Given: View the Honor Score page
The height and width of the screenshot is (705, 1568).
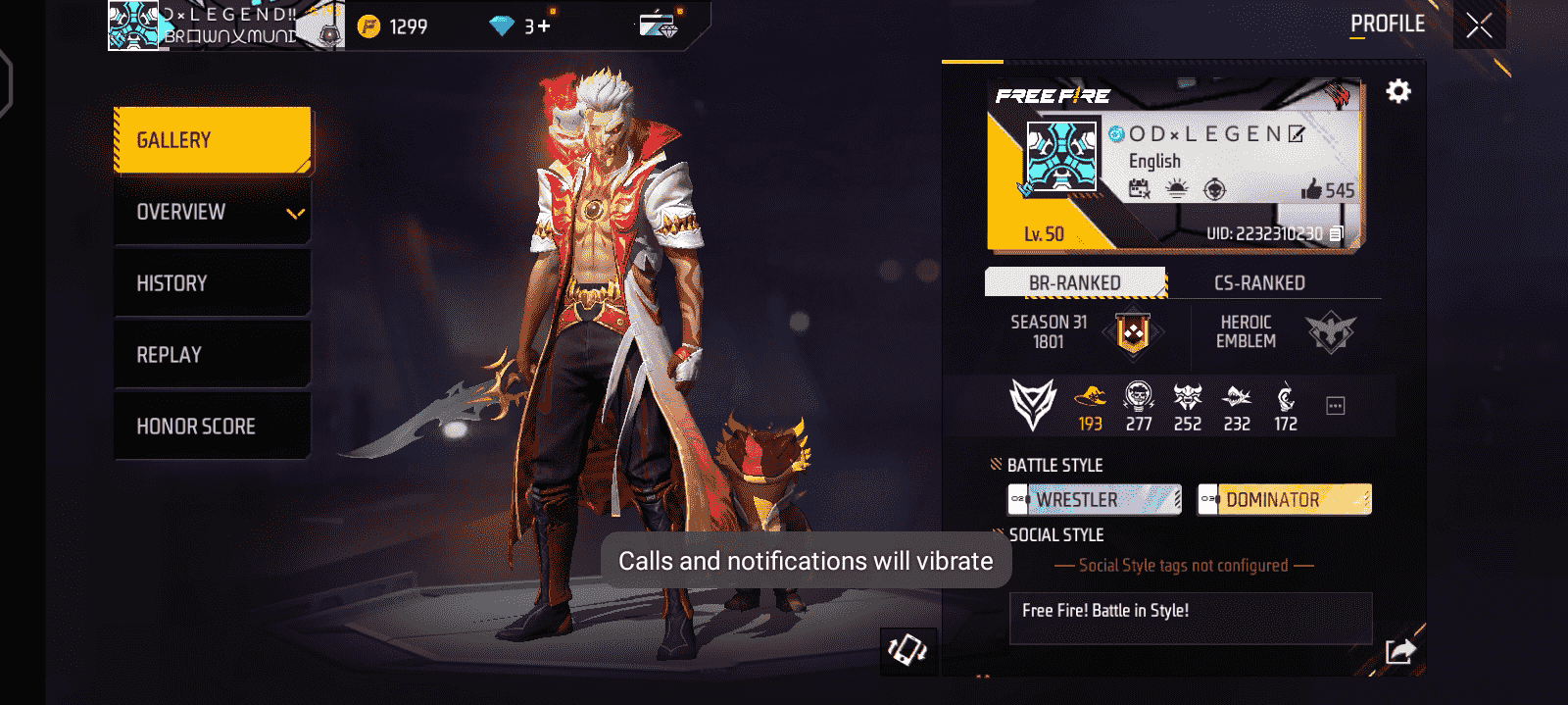Looking at the screenshot, I should (213, 427).
